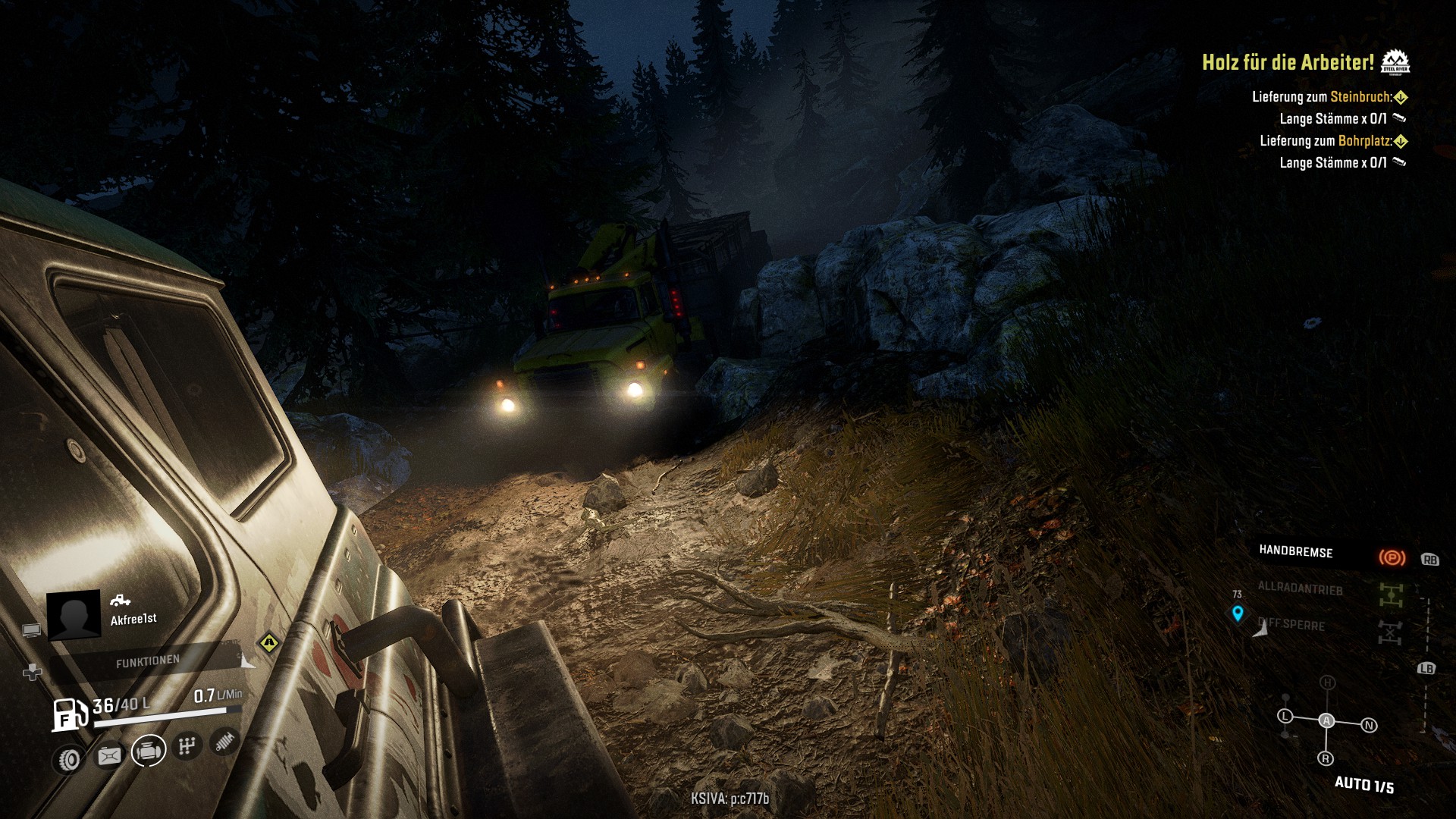Toggle the Handbremse parking brake
Image resolution: width=1456 pixels, height=819 pixels.
1392,558
